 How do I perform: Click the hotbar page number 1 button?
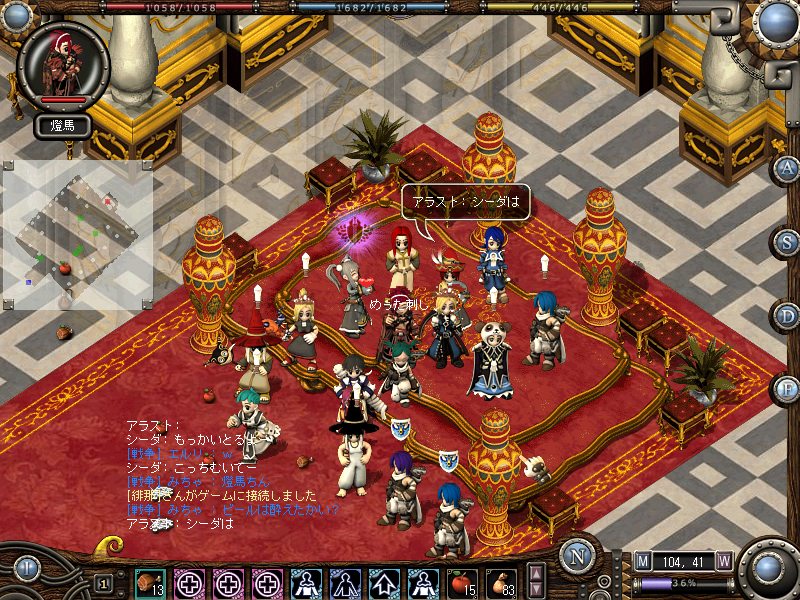(103, 582)
